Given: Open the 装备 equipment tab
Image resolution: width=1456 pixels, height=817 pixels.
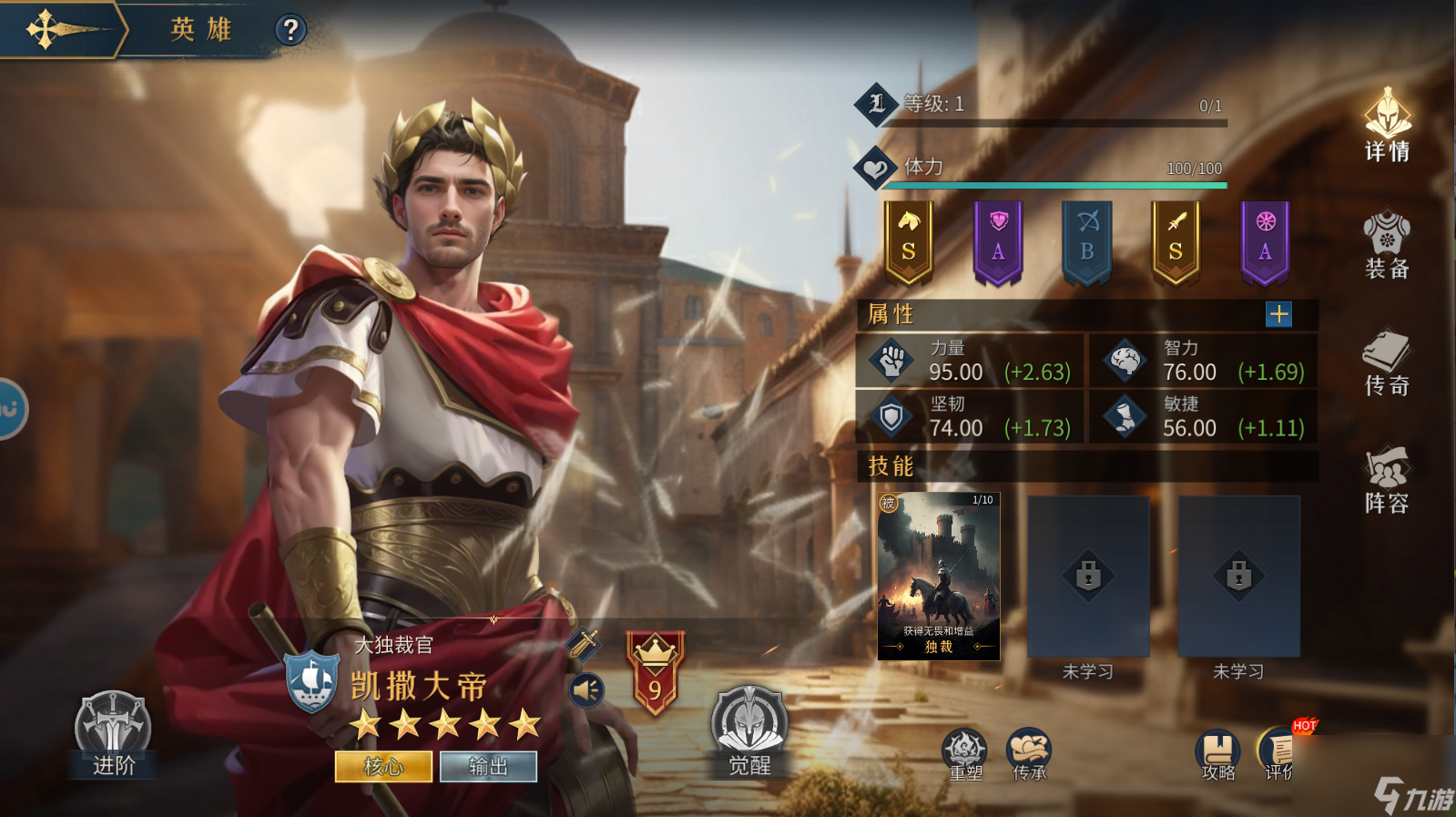Looking at the screenshot, I should pos(1387,244).
